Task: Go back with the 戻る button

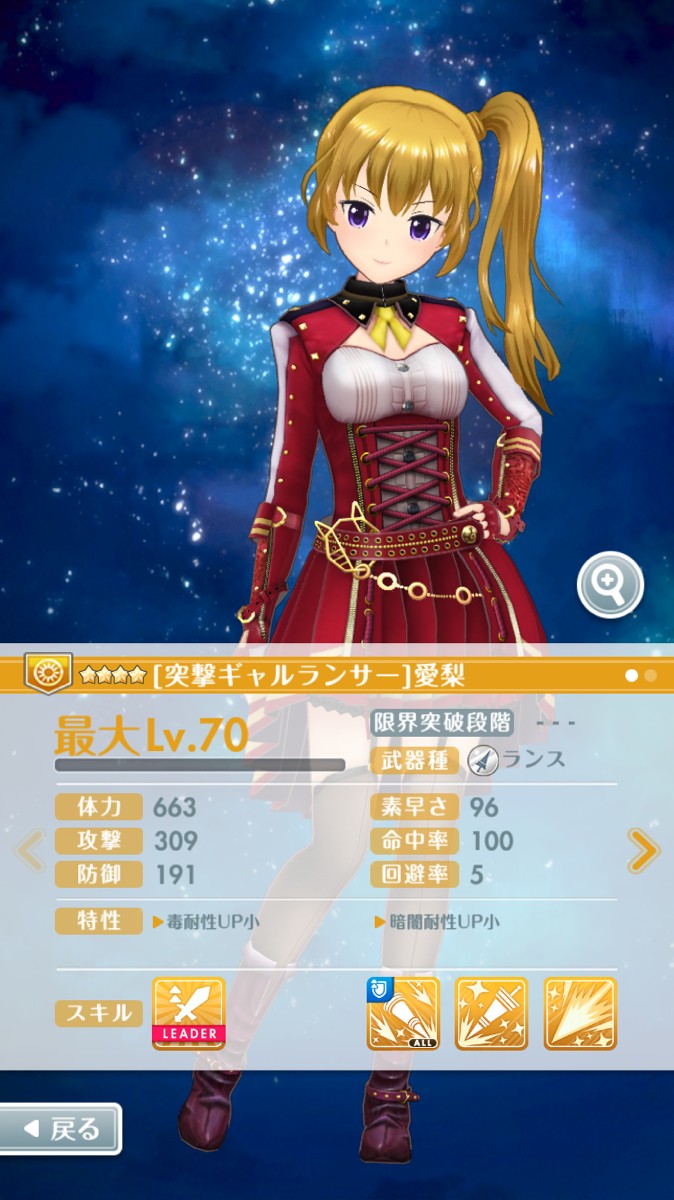Action: pos(60,1129)
